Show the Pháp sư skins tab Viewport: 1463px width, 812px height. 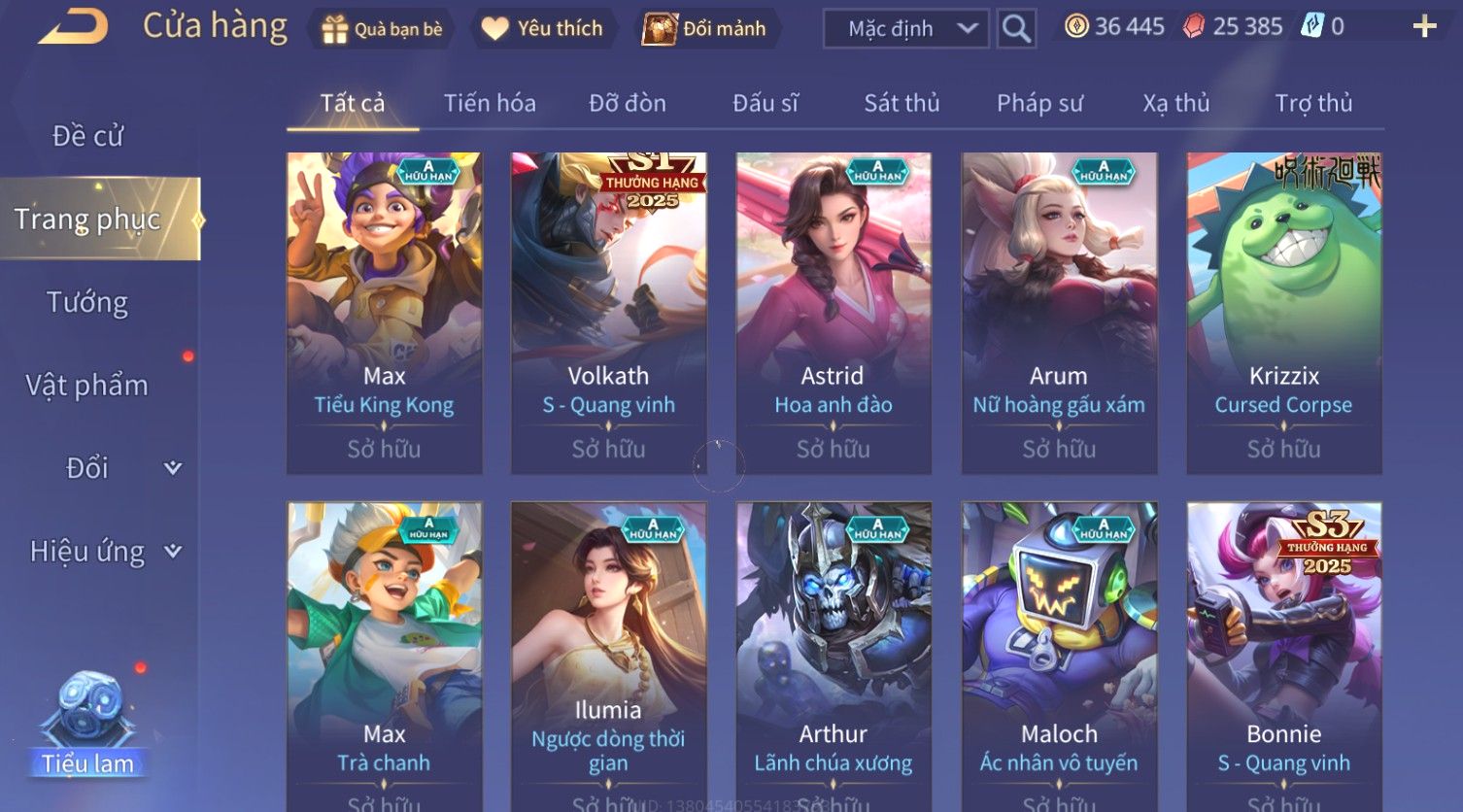coord(1039,103)
